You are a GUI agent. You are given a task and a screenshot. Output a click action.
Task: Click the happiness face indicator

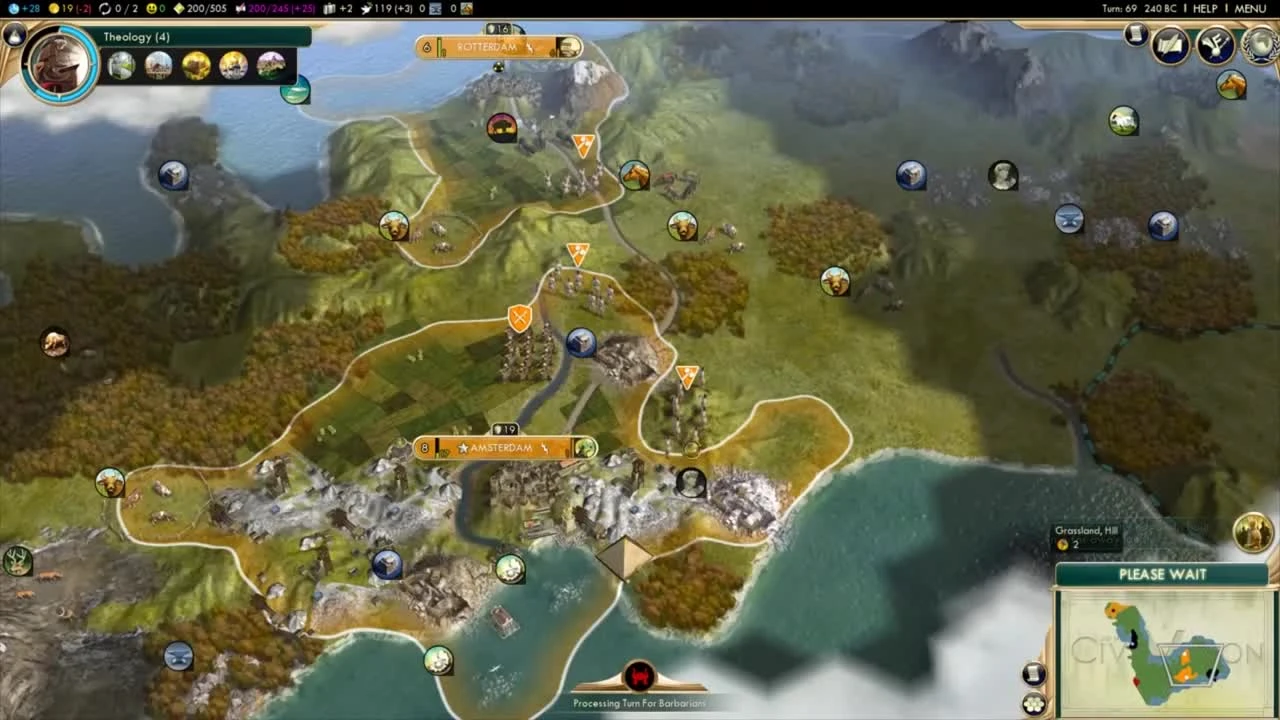point(152,8)
